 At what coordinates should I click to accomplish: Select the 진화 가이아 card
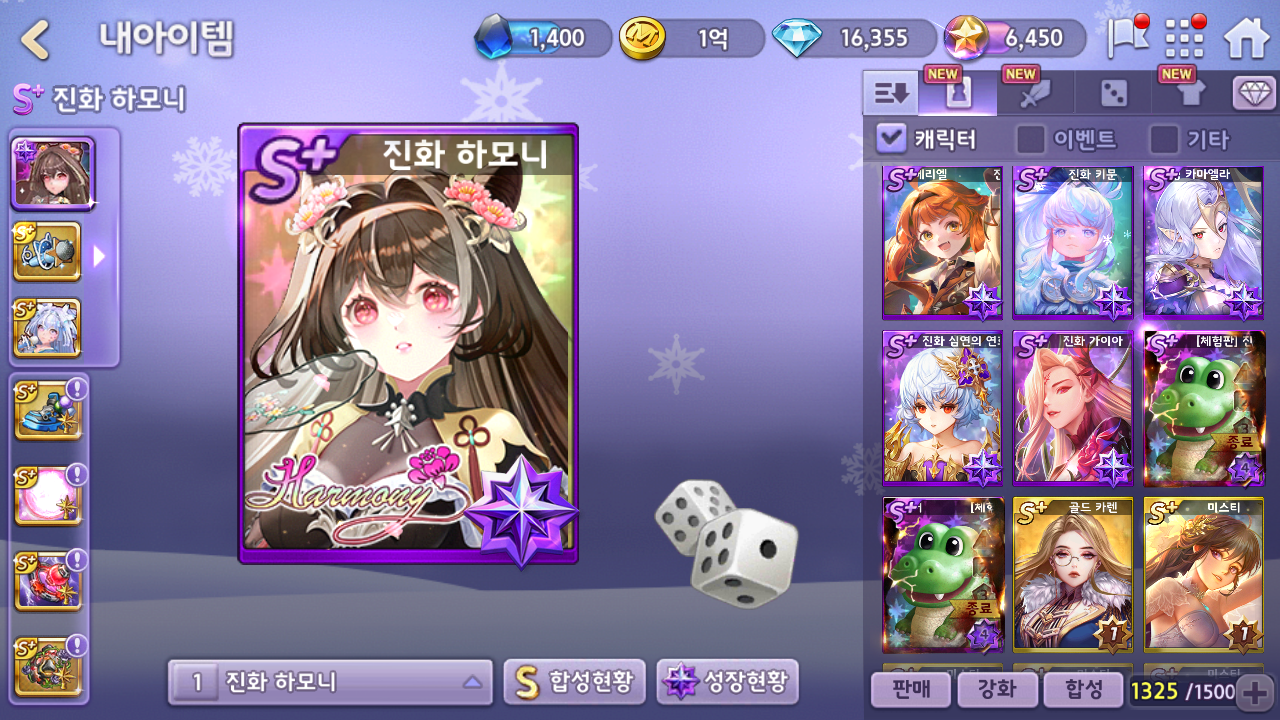[1073, 408]
